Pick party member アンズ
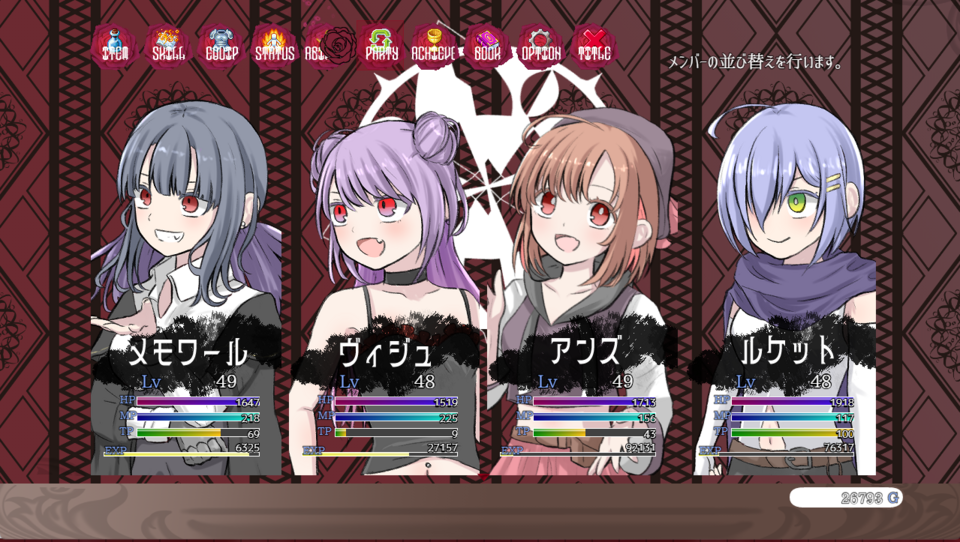The image size is (960, 542). 584,300
